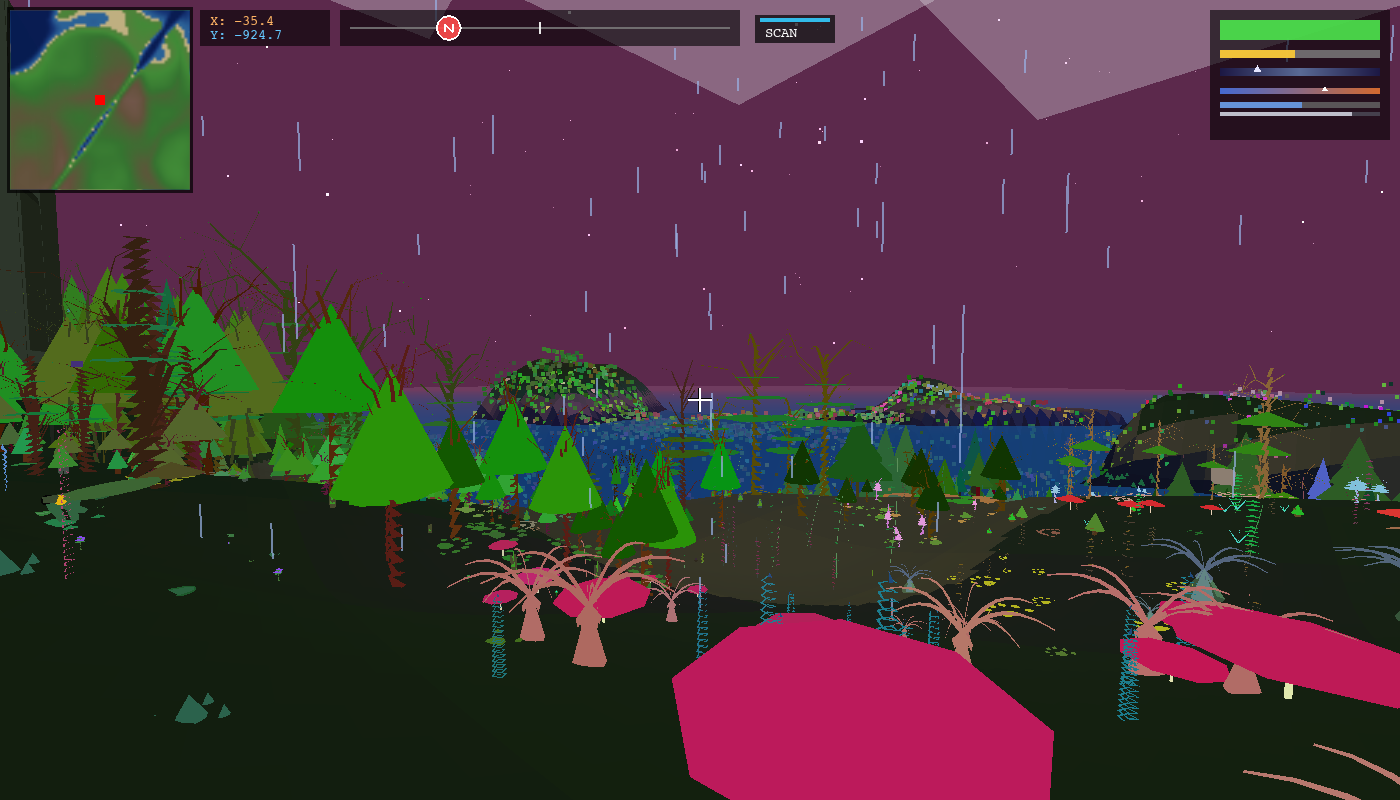Click the red player marker on the minimap

(x=98, y=100)
